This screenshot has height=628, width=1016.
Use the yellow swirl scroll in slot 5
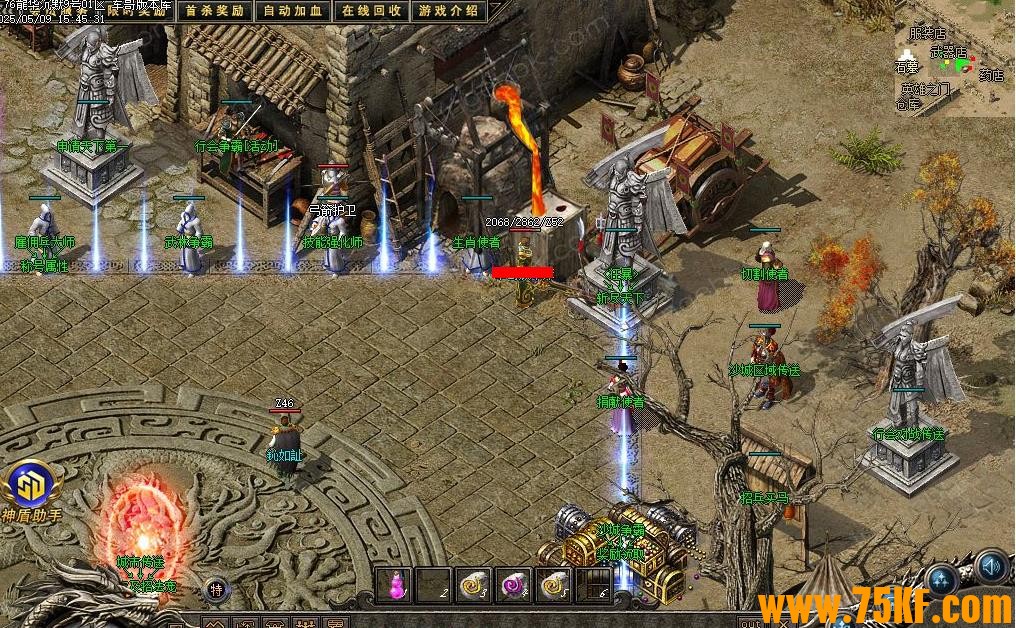553,585
